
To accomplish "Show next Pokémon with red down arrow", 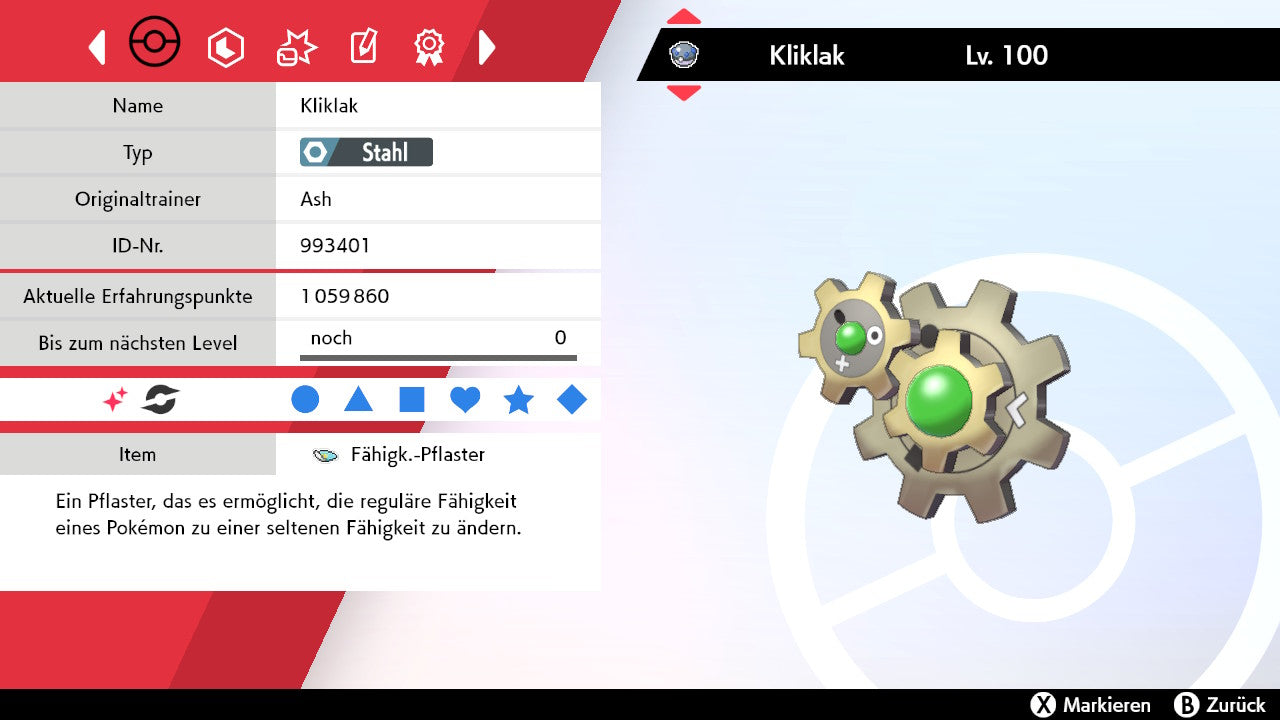I will pyautogui.click(x=683, y=92).
